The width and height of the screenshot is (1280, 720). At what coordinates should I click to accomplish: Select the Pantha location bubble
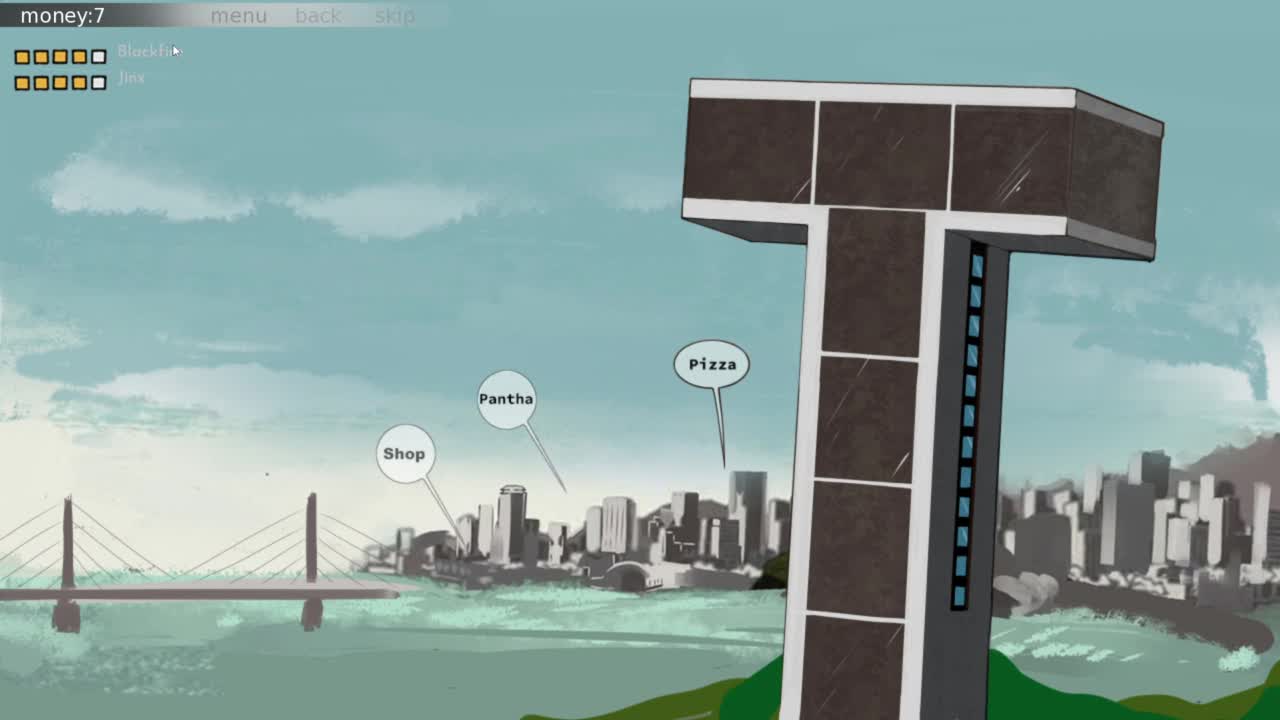click(x=506, y=399)
